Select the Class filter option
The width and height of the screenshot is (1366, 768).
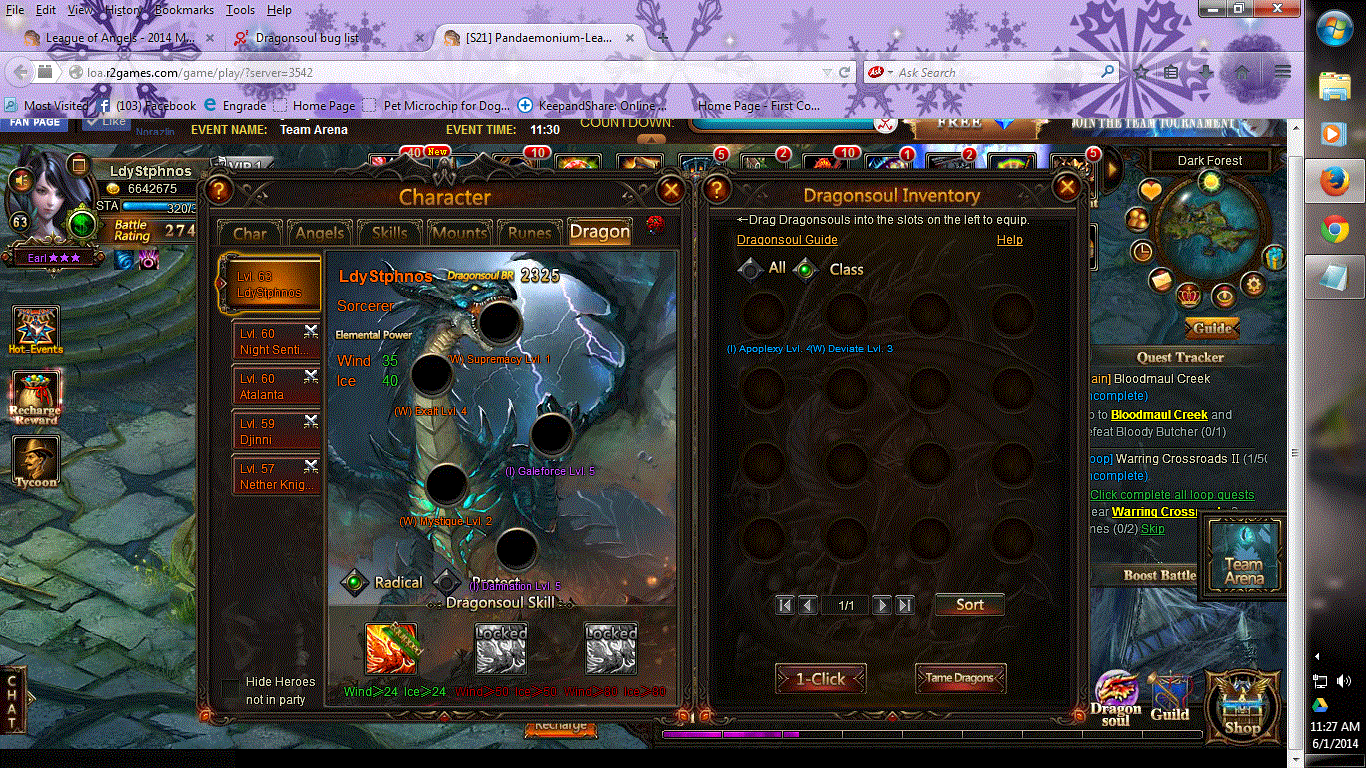[807, 269]
